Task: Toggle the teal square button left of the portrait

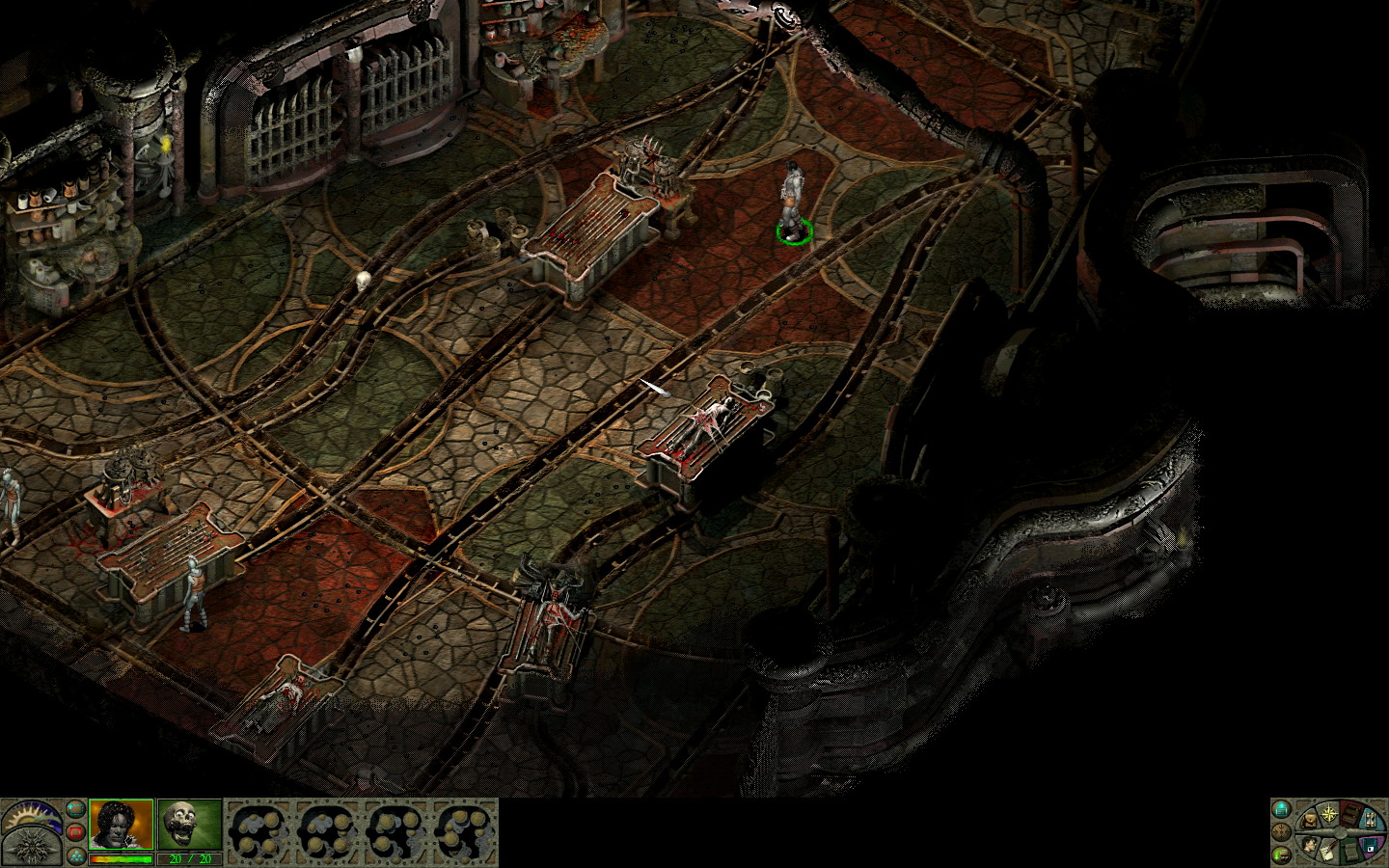Action: (x=75, y=810)
